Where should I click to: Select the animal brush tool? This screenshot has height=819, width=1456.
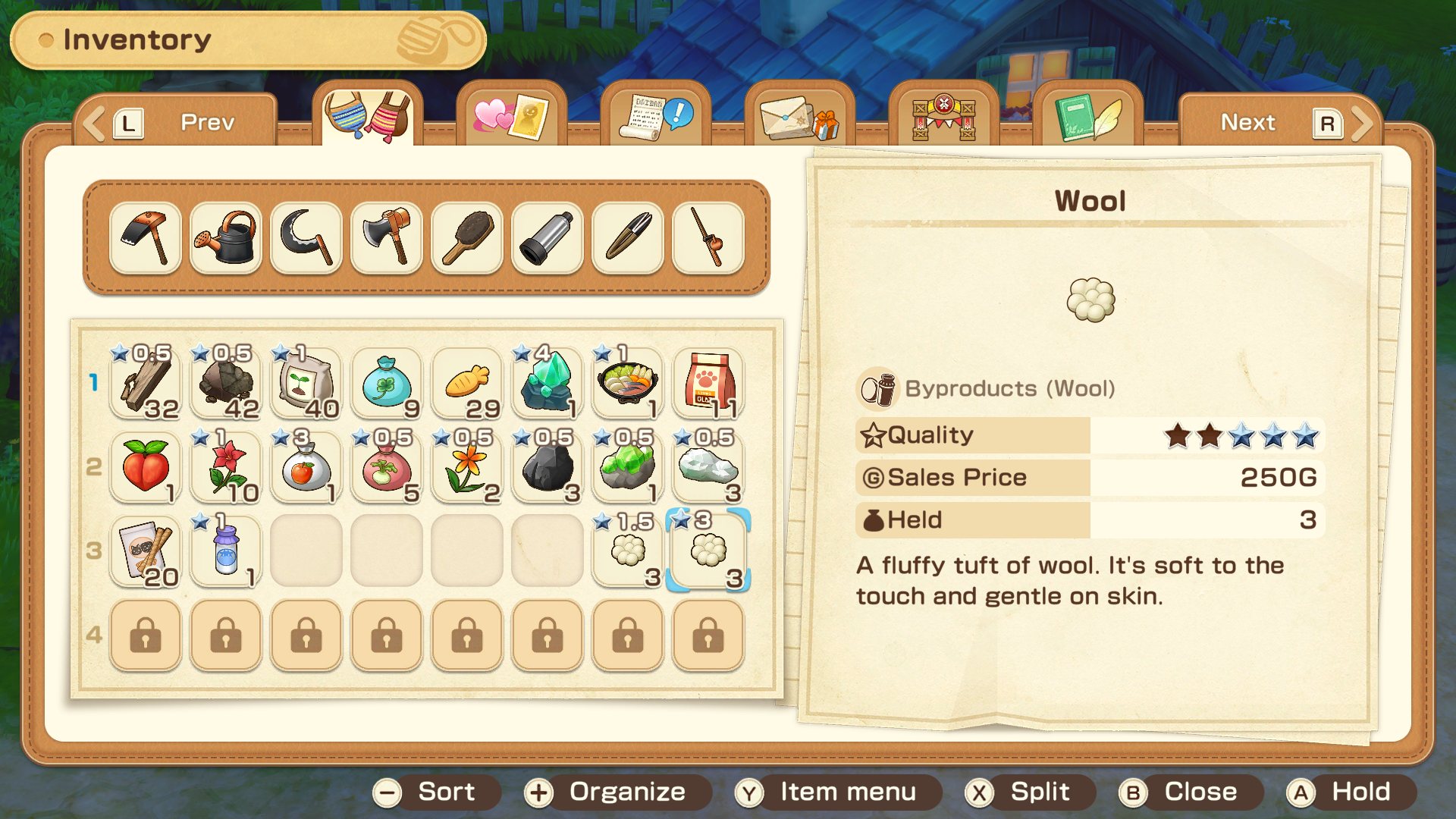[466, 238]
